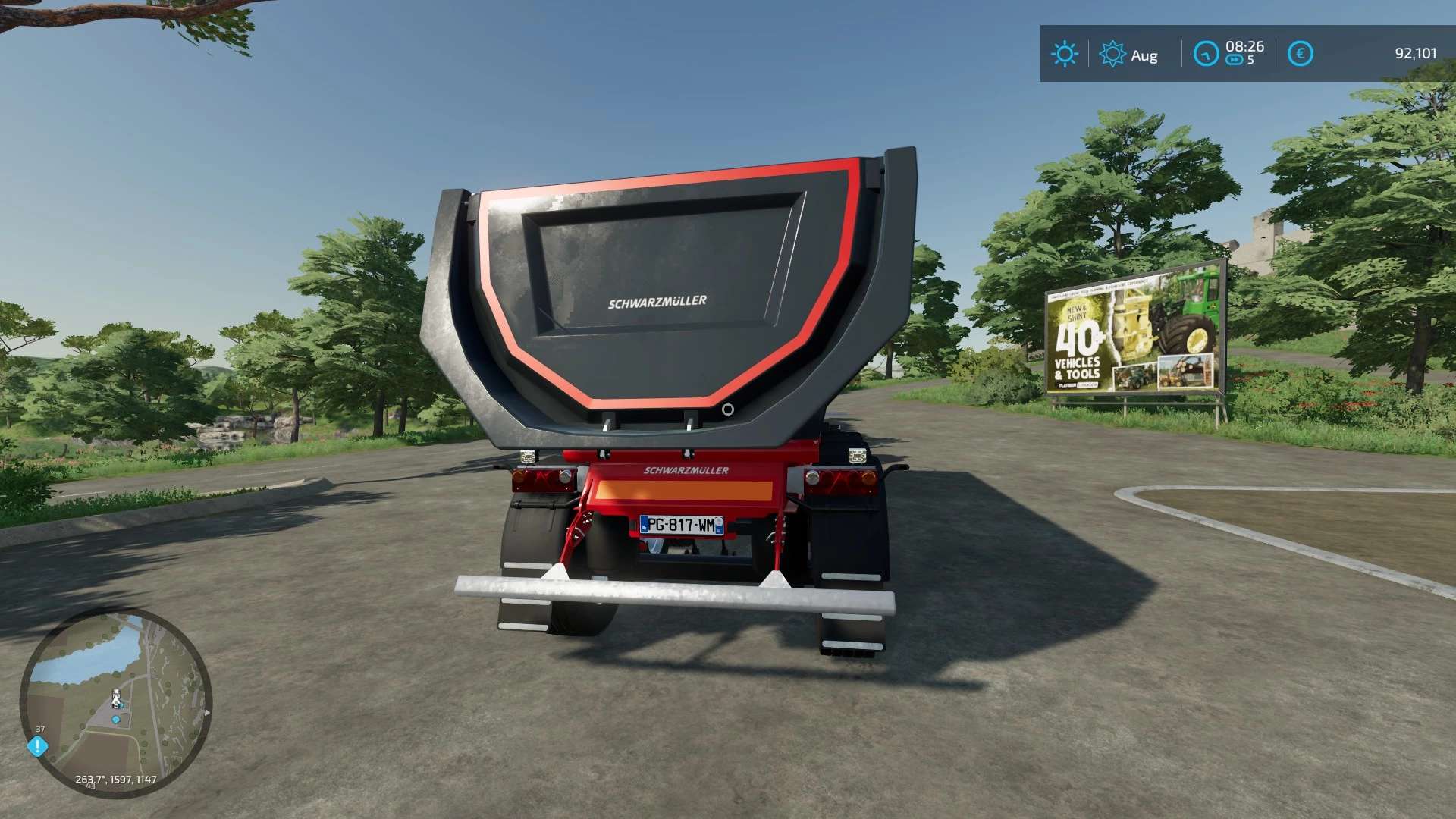Click the blue exclamation alert marker
Image resolution: width=1456 pixels, height=819 pixels.
point(37,746)
